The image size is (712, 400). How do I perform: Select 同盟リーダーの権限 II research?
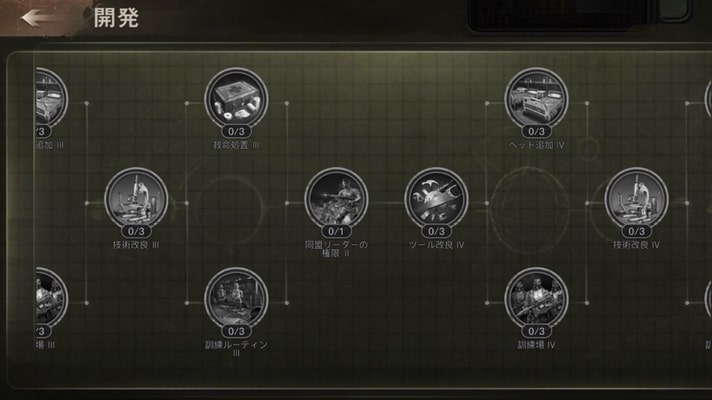[336, 199]
